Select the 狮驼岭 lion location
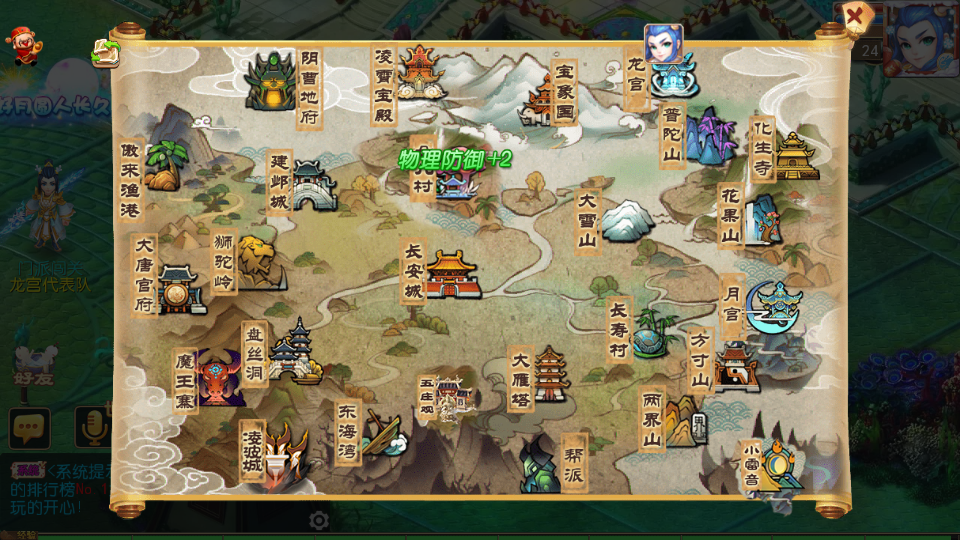Screen dimensions: 960x540 coord(256,262)
